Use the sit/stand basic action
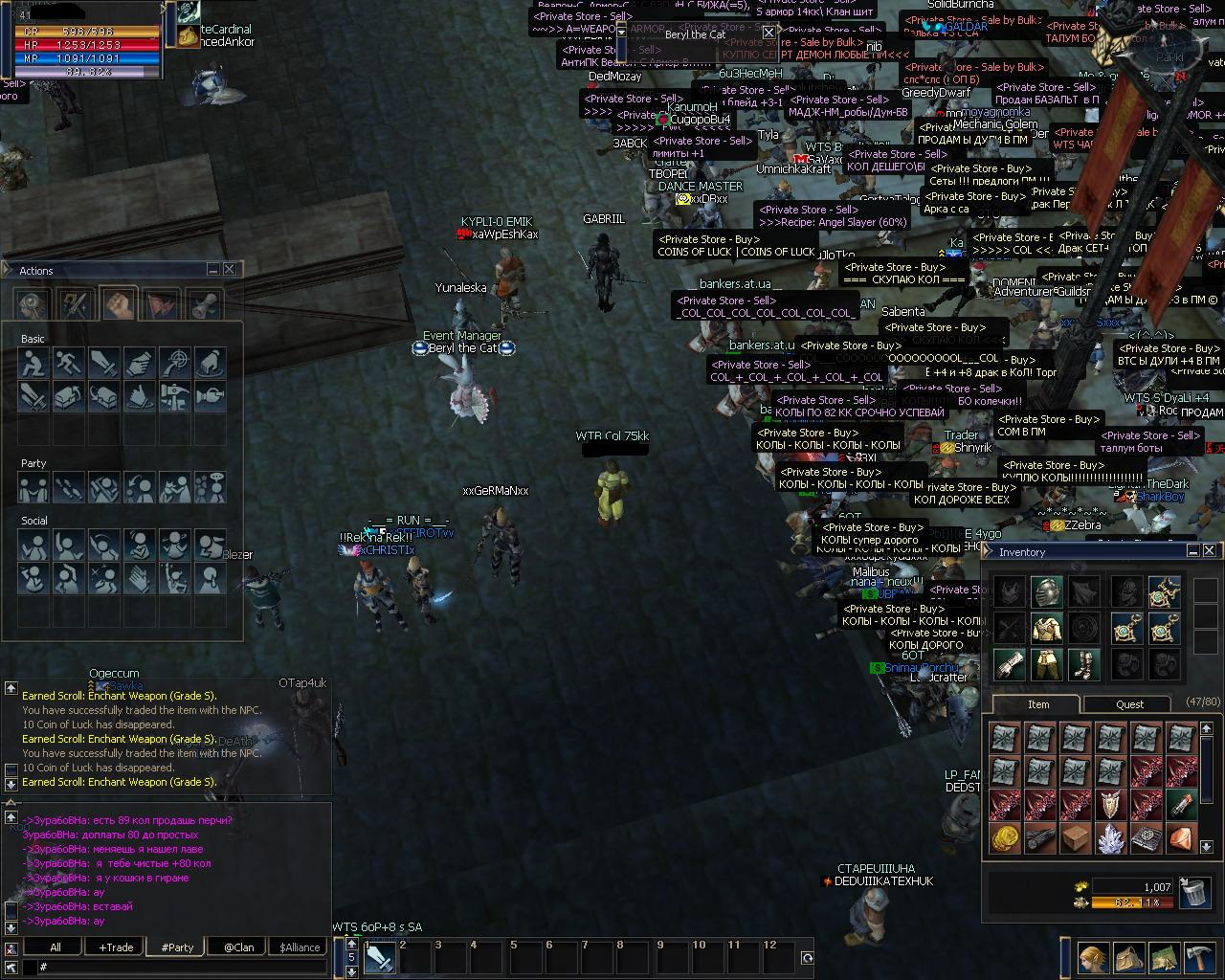This screenshot has width=1225, height=980. pos(33,363)
